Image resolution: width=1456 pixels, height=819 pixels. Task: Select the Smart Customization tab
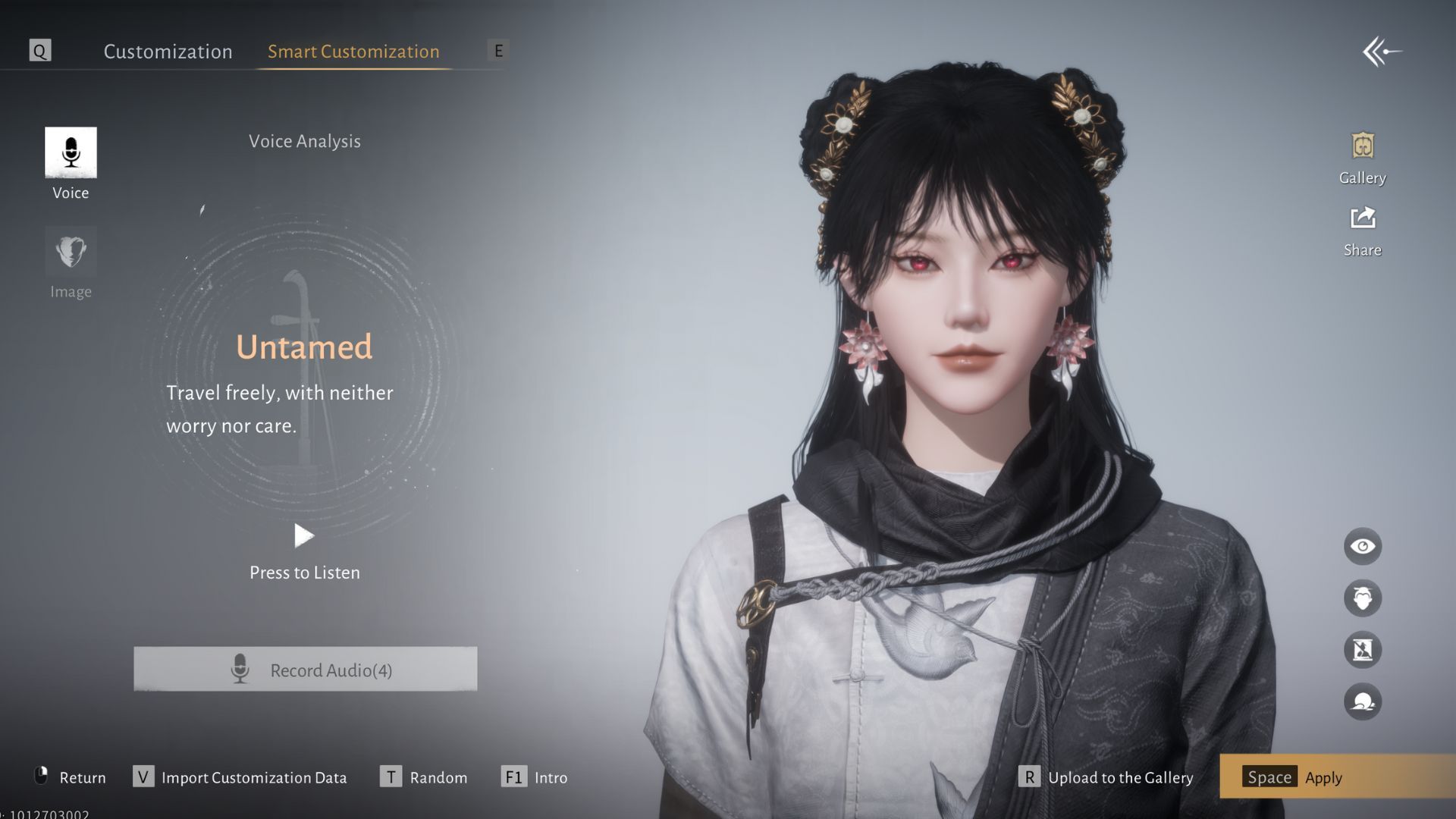point(353,52)
